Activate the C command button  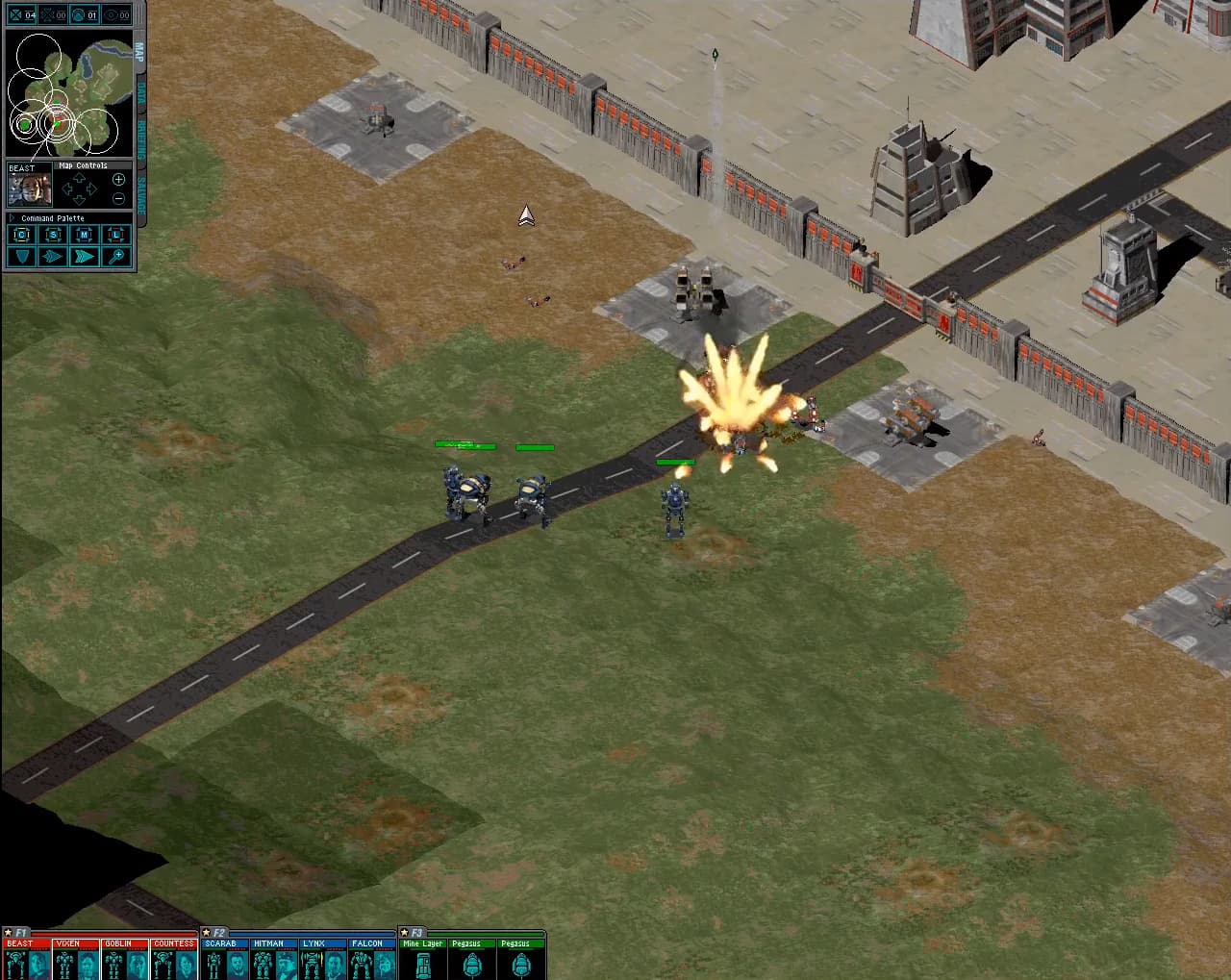[22, 235]
